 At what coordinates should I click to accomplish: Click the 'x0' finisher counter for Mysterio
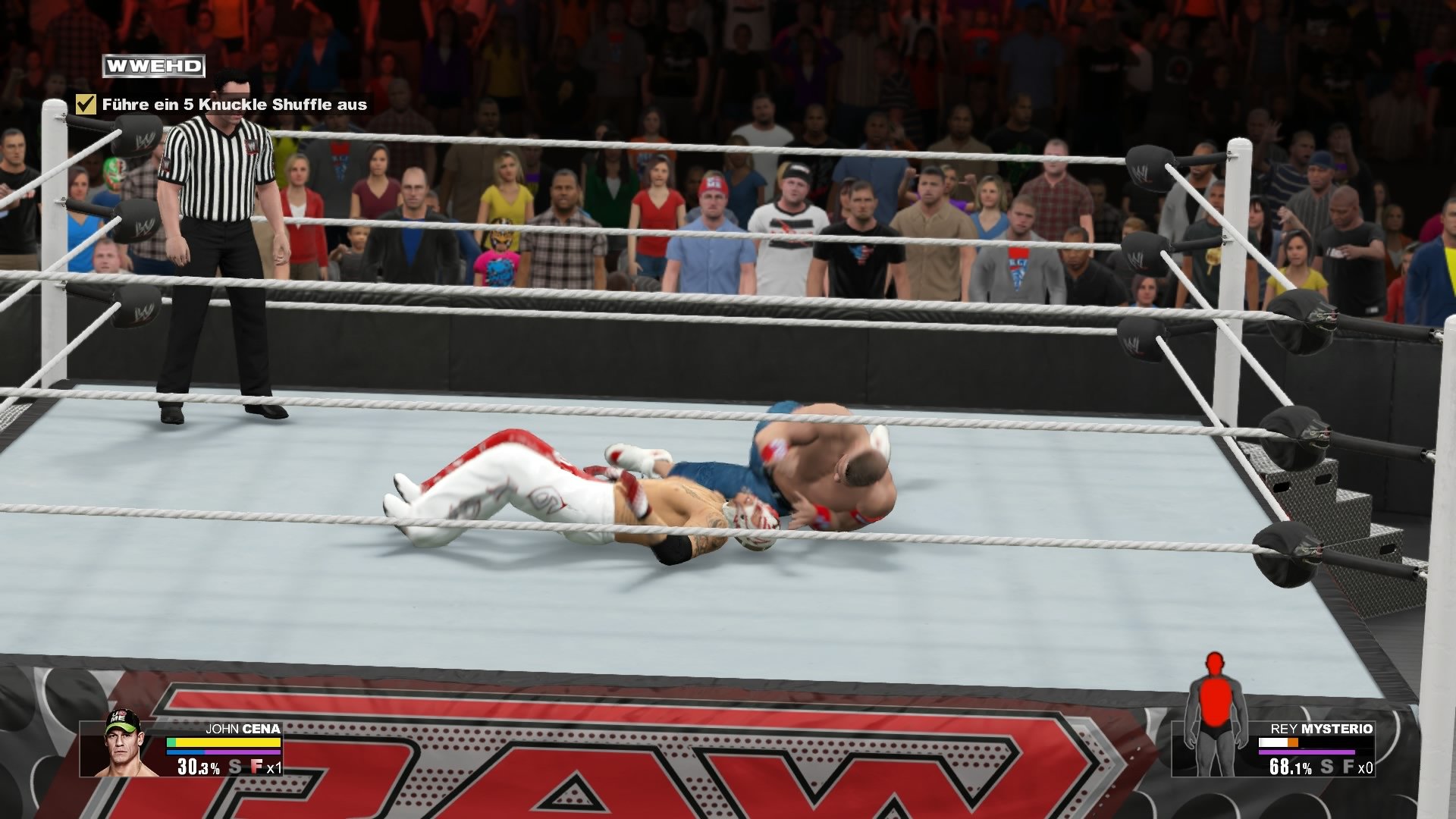pyautogui.click(x=1365, y=768)
